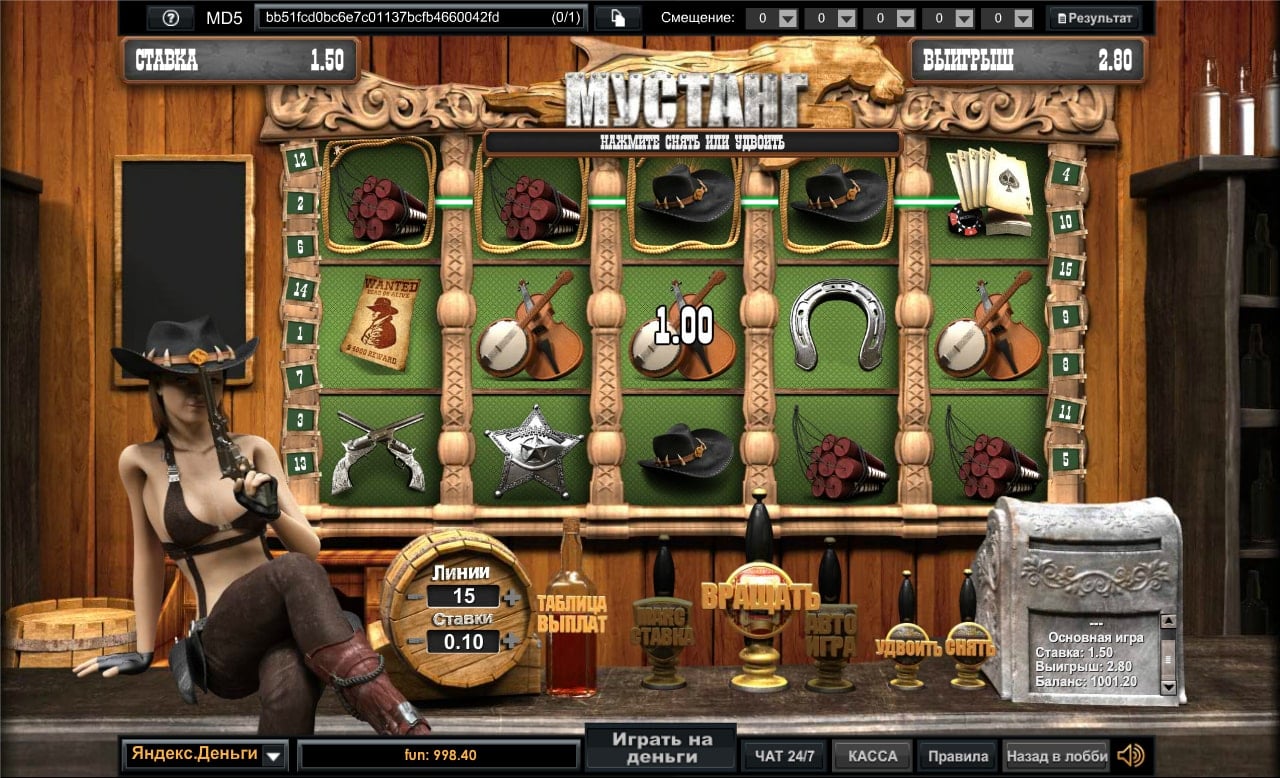Go back with Назад в лобби
Screen dimensions: 1280x778
(1056, 756)
